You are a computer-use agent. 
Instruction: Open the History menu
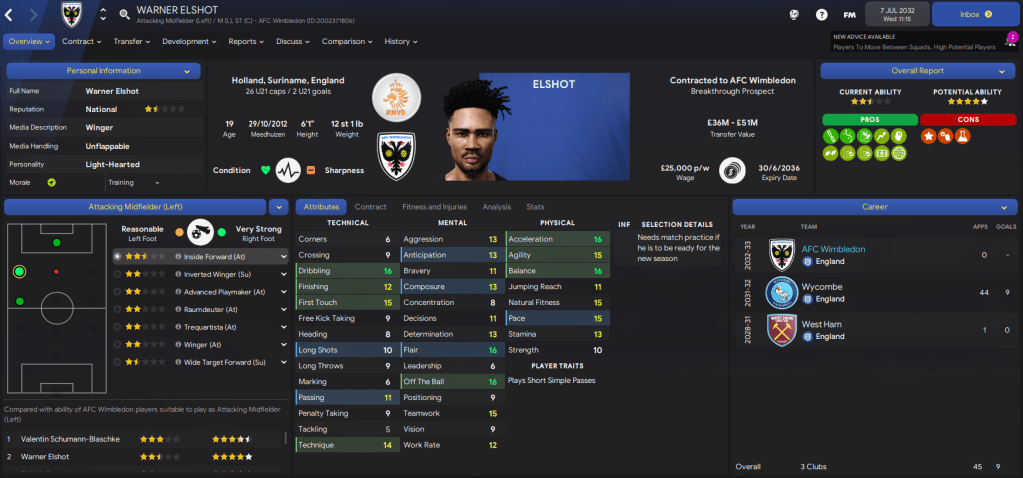pyautogui.click(x=401, y=41)
